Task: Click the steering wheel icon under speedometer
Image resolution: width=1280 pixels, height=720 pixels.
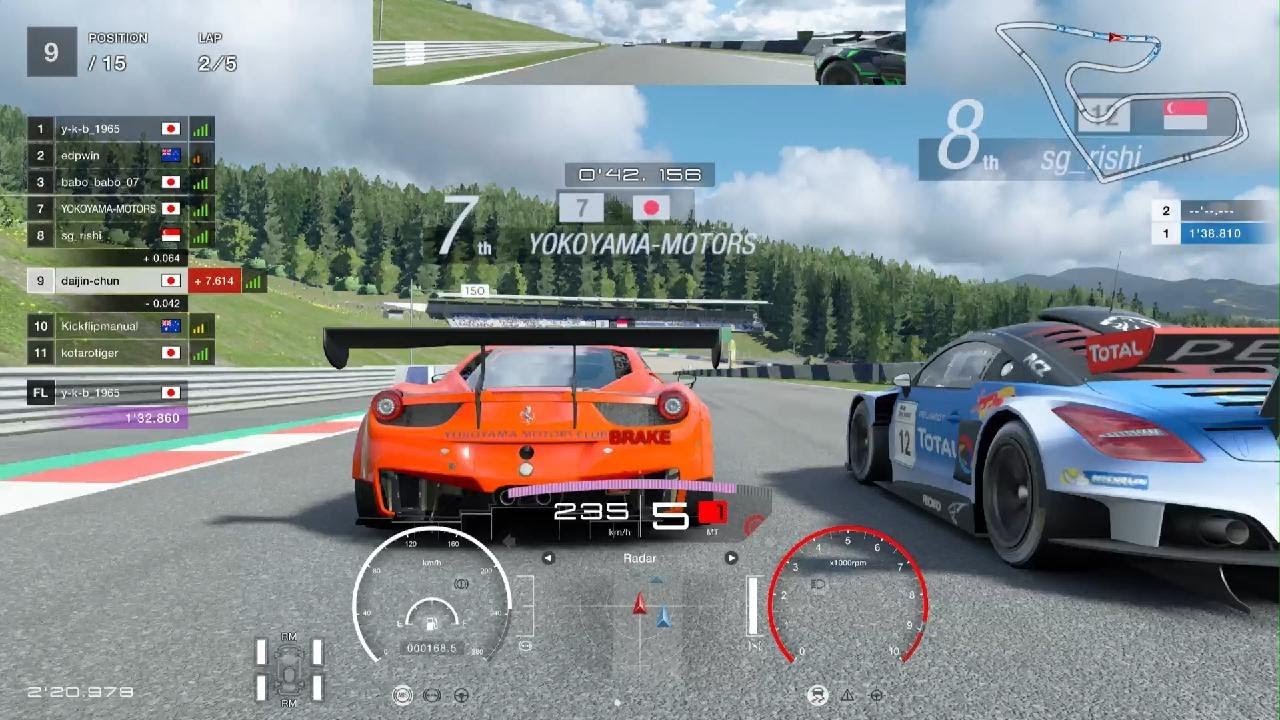Action: click(462, 695)
